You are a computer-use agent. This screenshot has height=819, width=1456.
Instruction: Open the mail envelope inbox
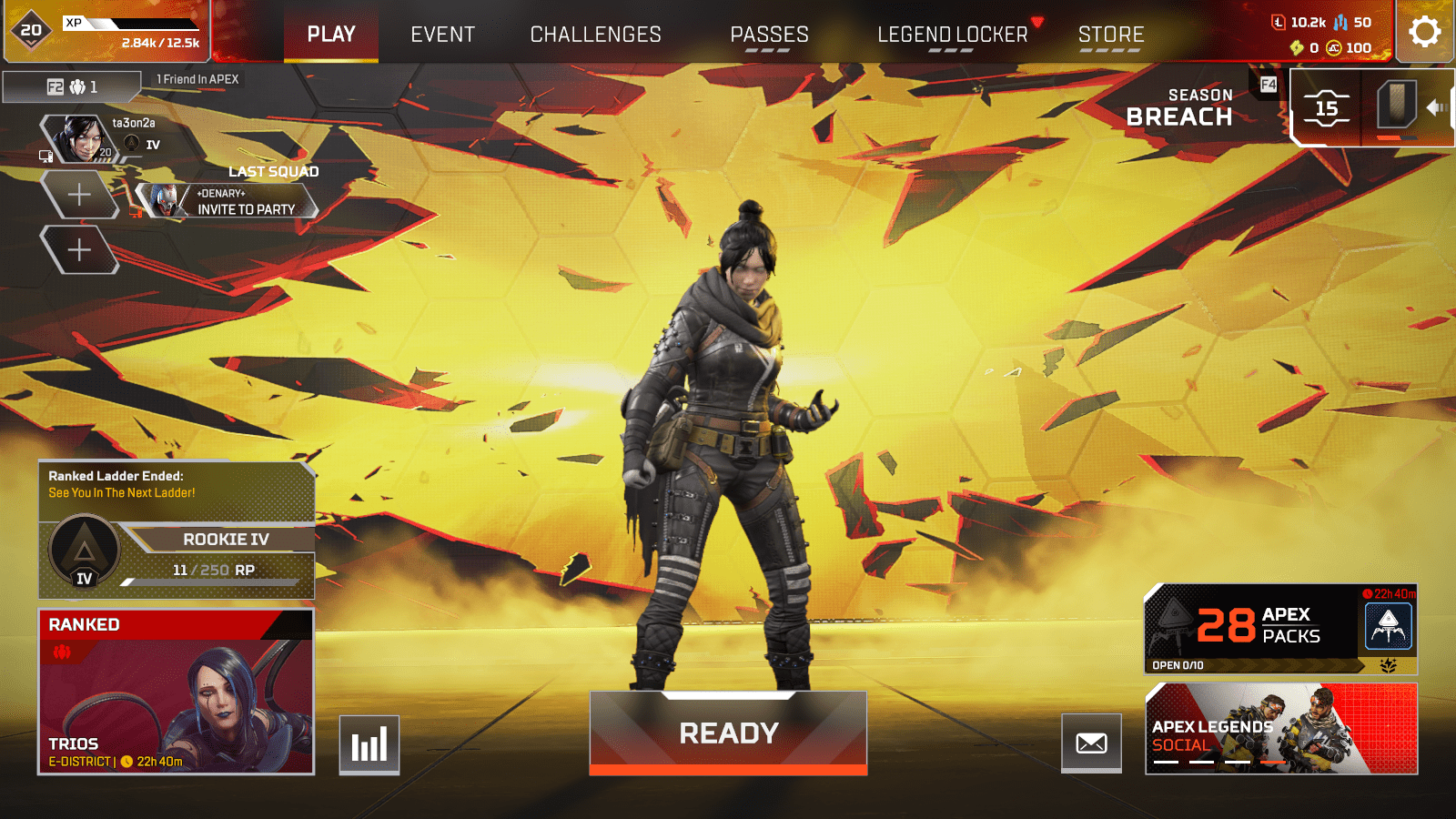pyautogui.click(x=1091, y=744)
